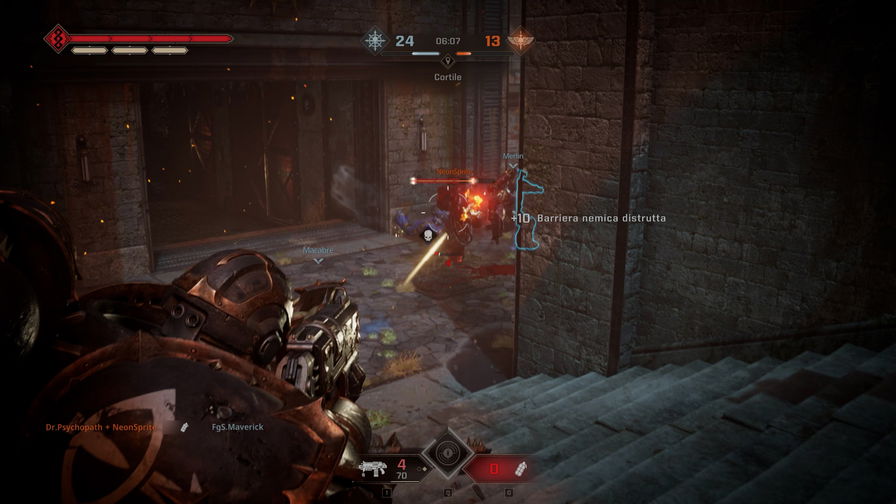Image resolution: width=896 pixels, height=504 pixels.
Task: Select the grenade icon
Action: (x=521, y=466)
